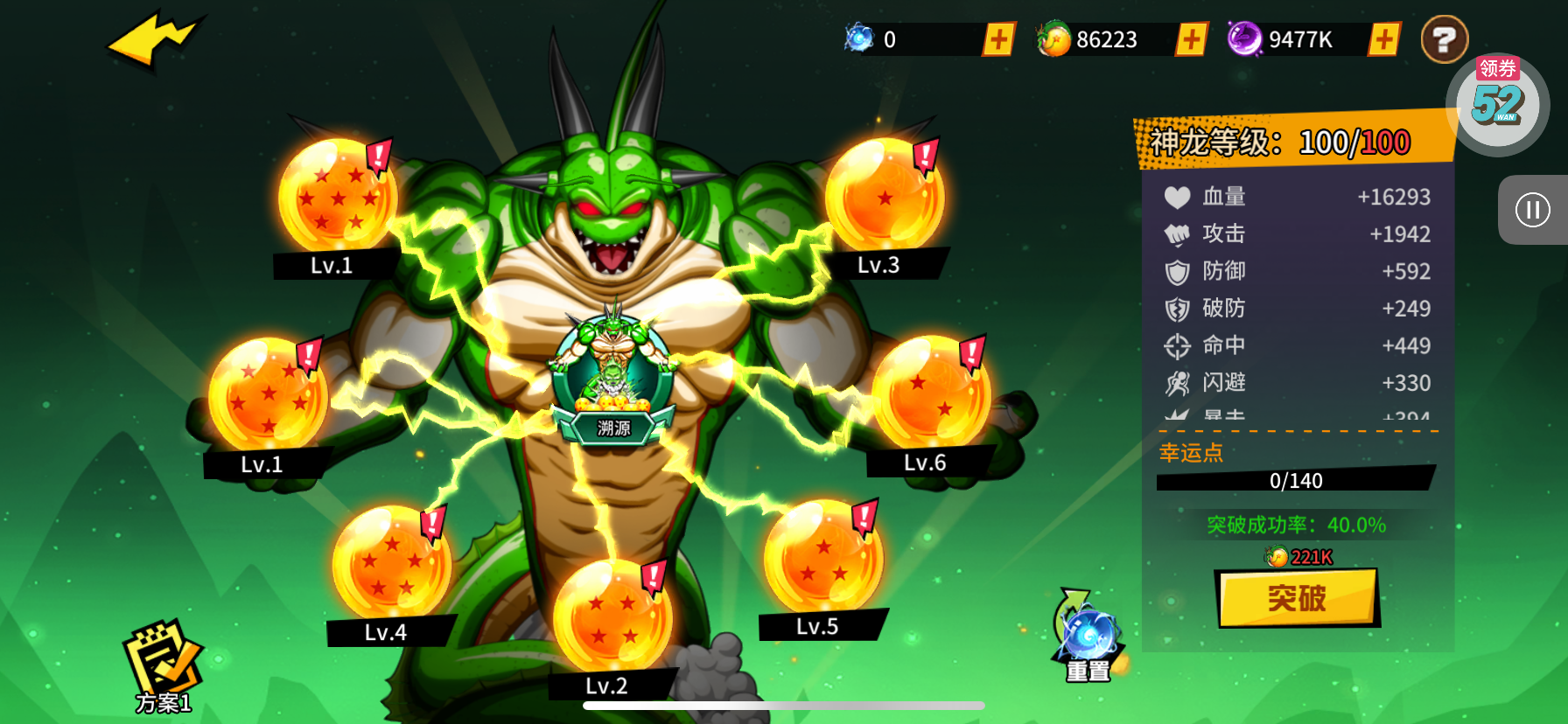Open the question mark help

1444,39
